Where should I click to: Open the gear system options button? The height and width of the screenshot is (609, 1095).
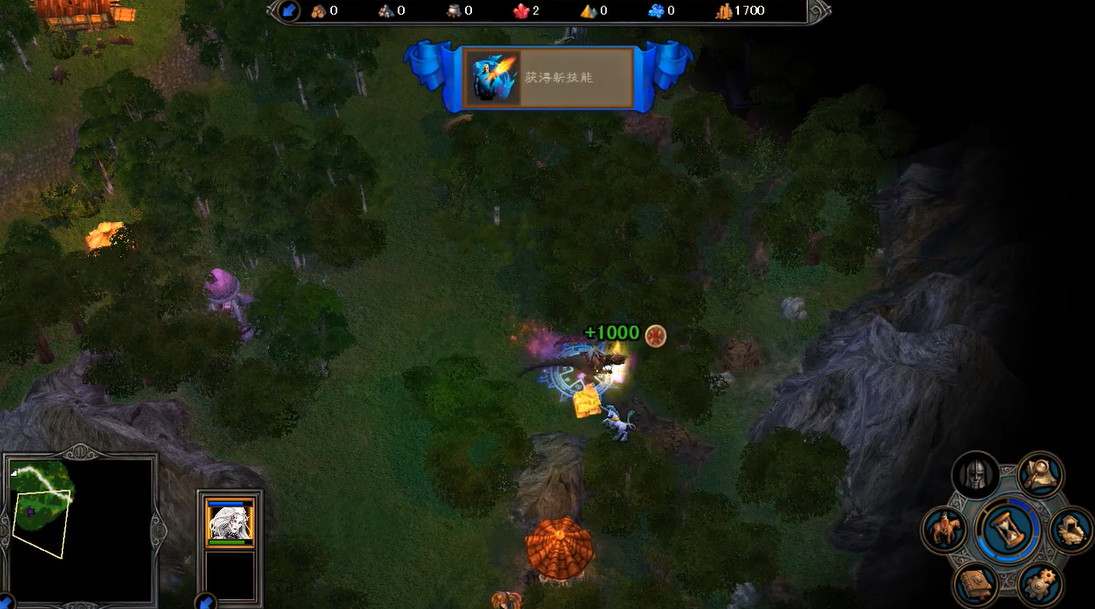(1041, 583)
